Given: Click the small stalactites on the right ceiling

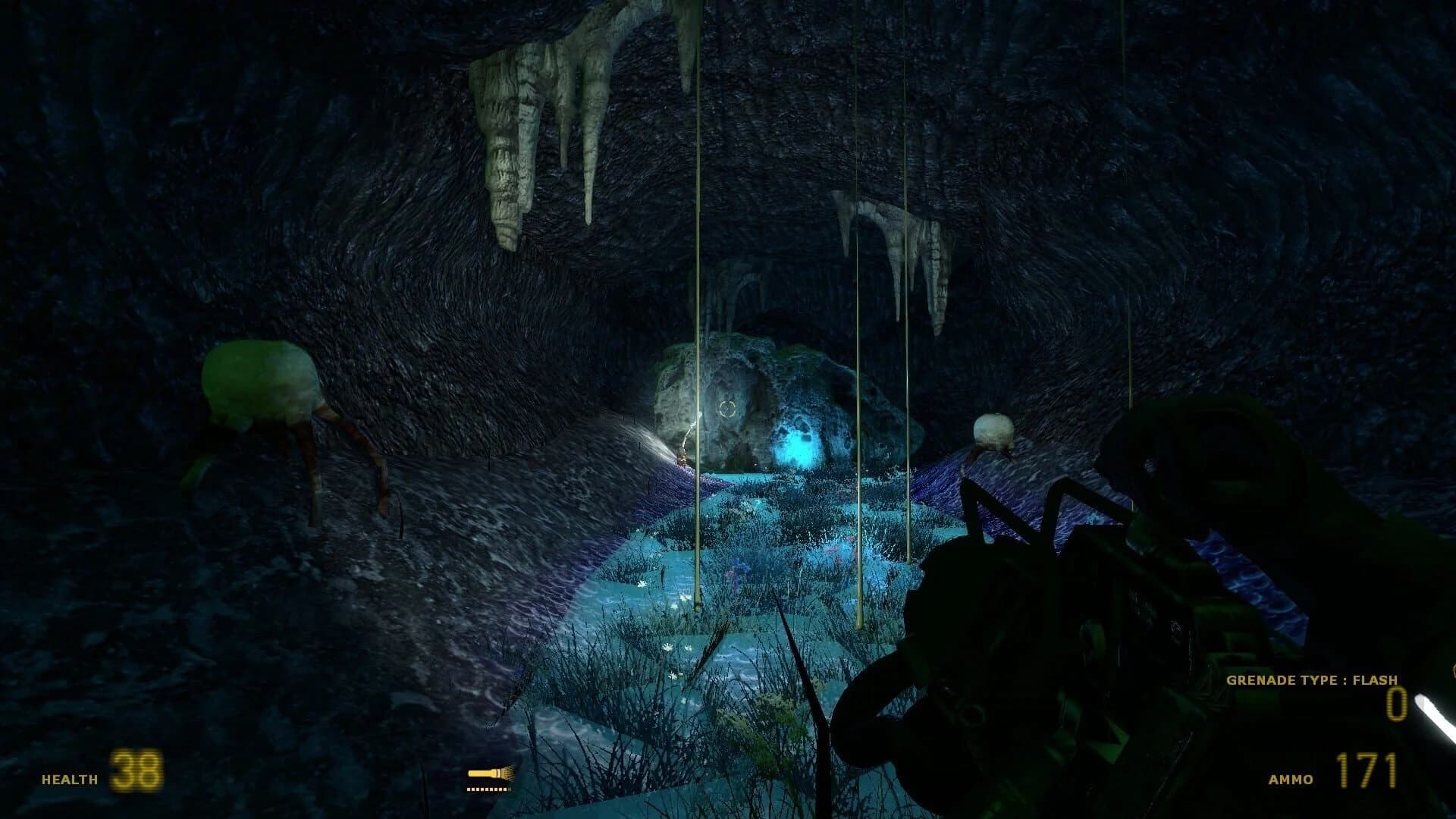Looking at the screenshot, I should pos(895,235).
